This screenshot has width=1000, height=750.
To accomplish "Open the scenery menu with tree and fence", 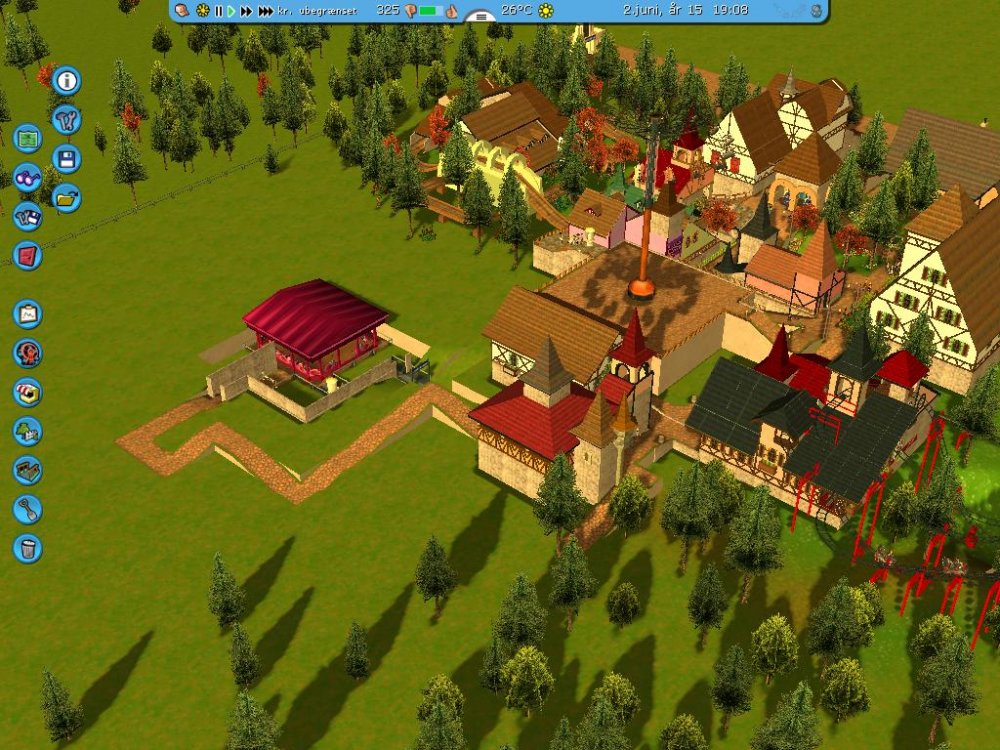I will (28, 431).
